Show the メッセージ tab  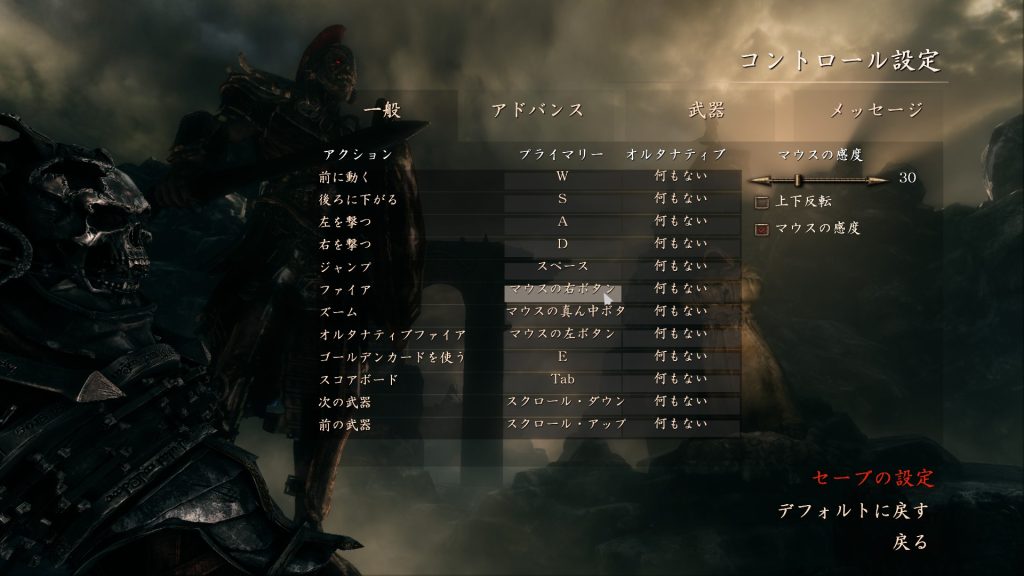[875, 110]
